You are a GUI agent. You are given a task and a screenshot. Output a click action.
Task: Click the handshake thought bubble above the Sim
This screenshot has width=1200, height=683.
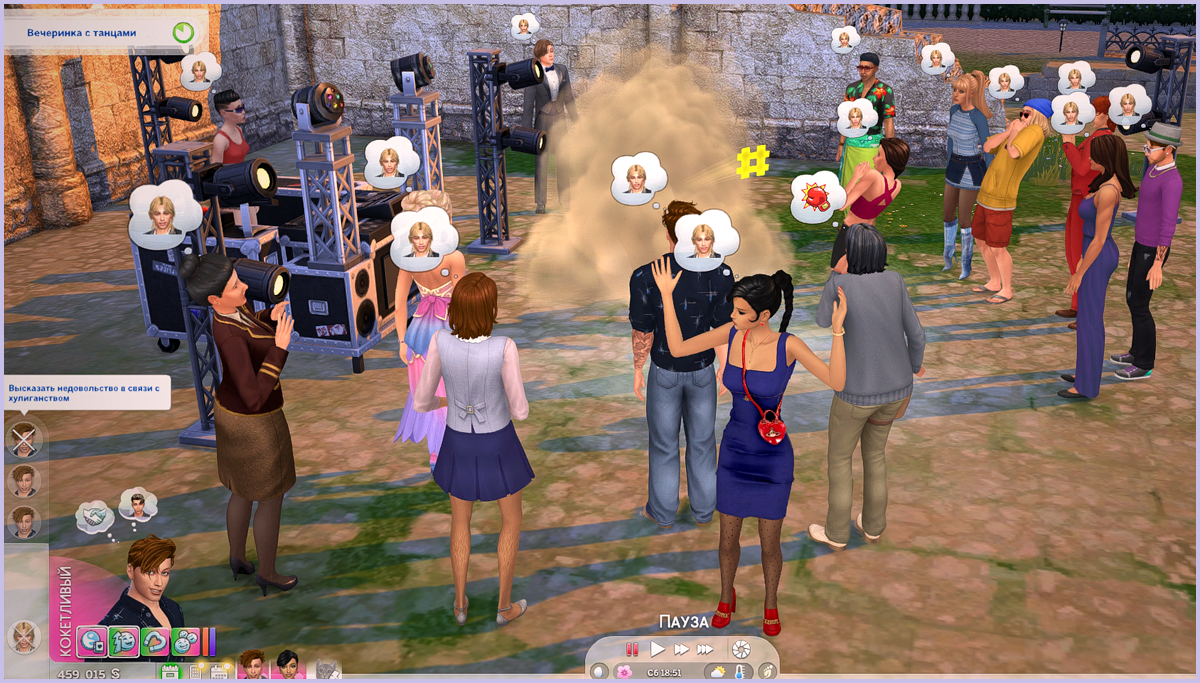(x=96, y=516)
